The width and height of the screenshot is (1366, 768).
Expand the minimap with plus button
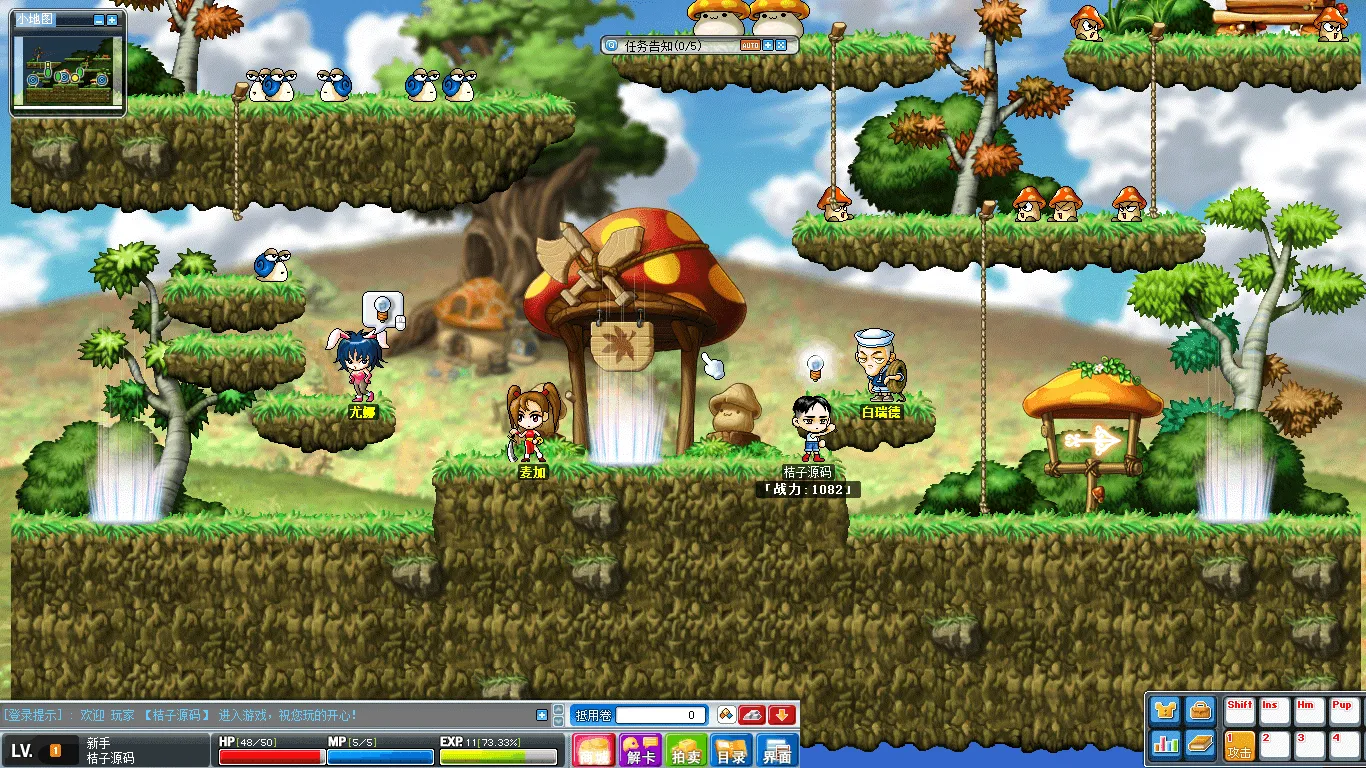(x=112, y=20)
